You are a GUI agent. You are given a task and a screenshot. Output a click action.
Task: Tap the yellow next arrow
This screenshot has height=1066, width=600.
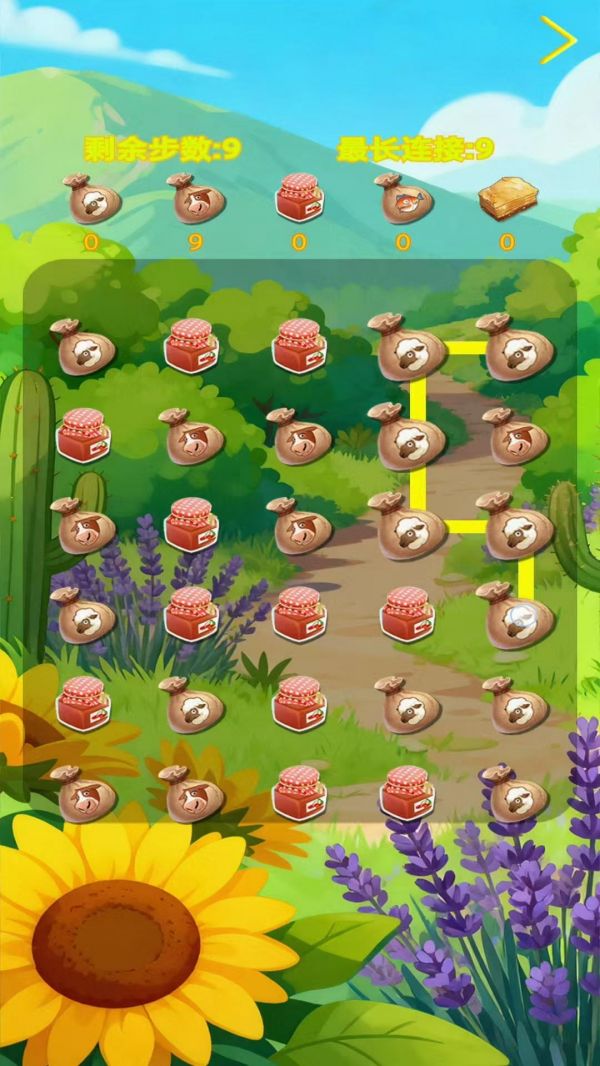tap(558, 40)
